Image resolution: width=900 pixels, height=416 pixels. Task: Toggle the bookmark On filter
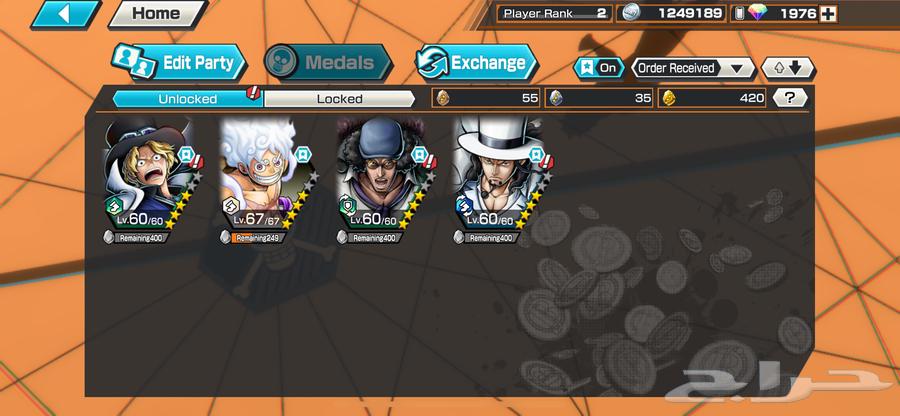597,68
